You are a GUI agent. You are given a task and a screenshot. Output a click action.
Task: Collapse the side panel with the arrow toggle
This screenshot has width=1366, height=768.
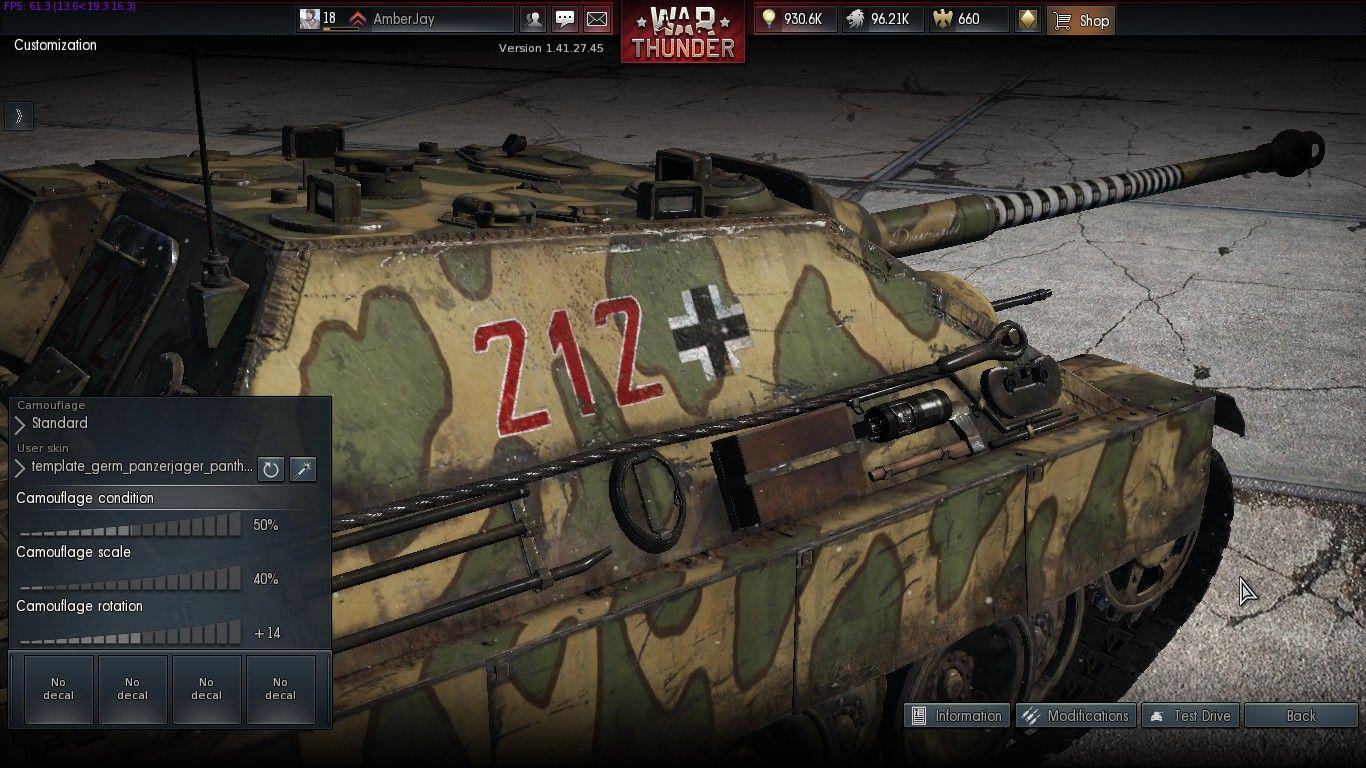[19, 116]
